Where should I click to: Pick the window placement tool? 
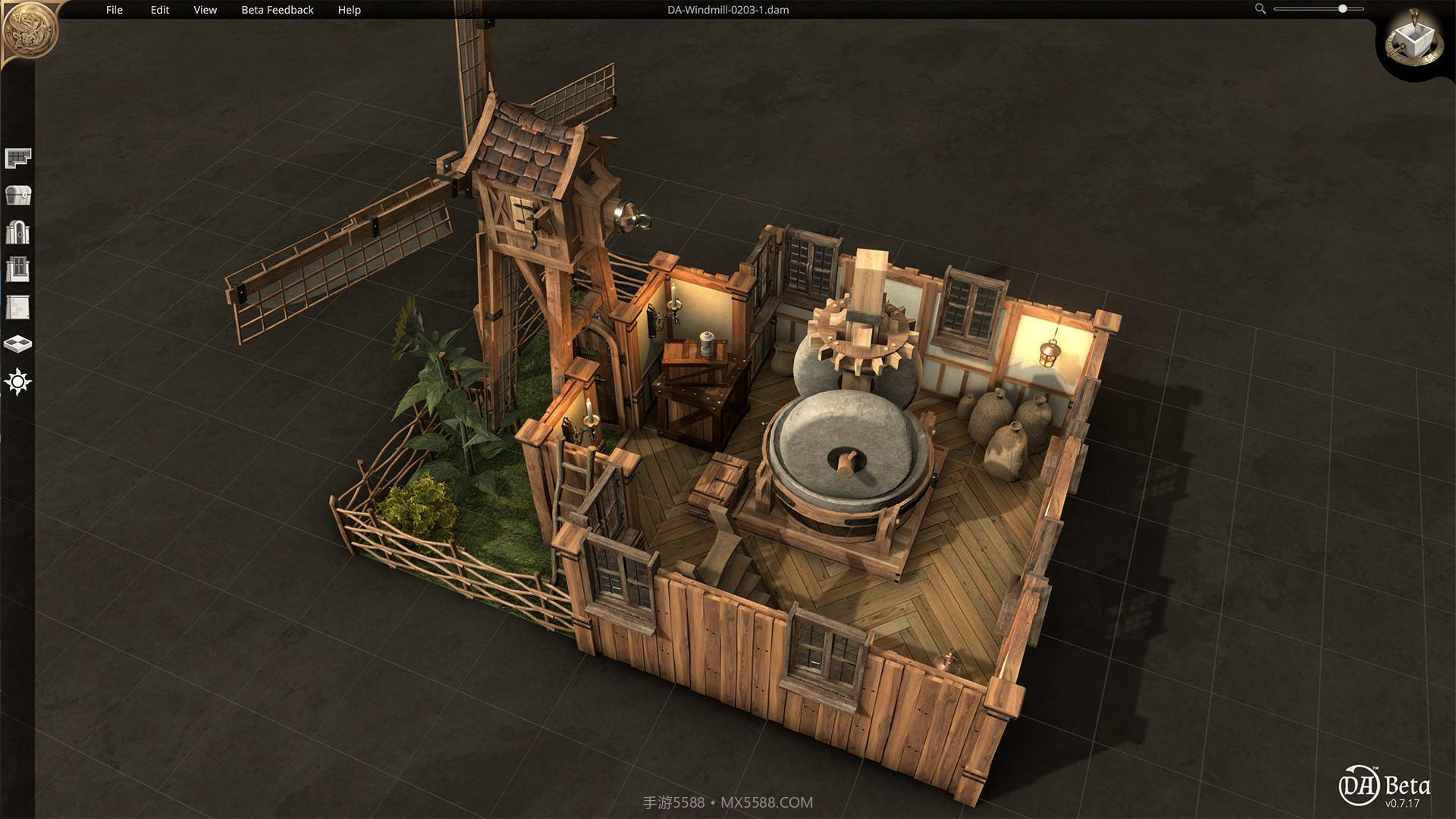[x=17, y=269]
